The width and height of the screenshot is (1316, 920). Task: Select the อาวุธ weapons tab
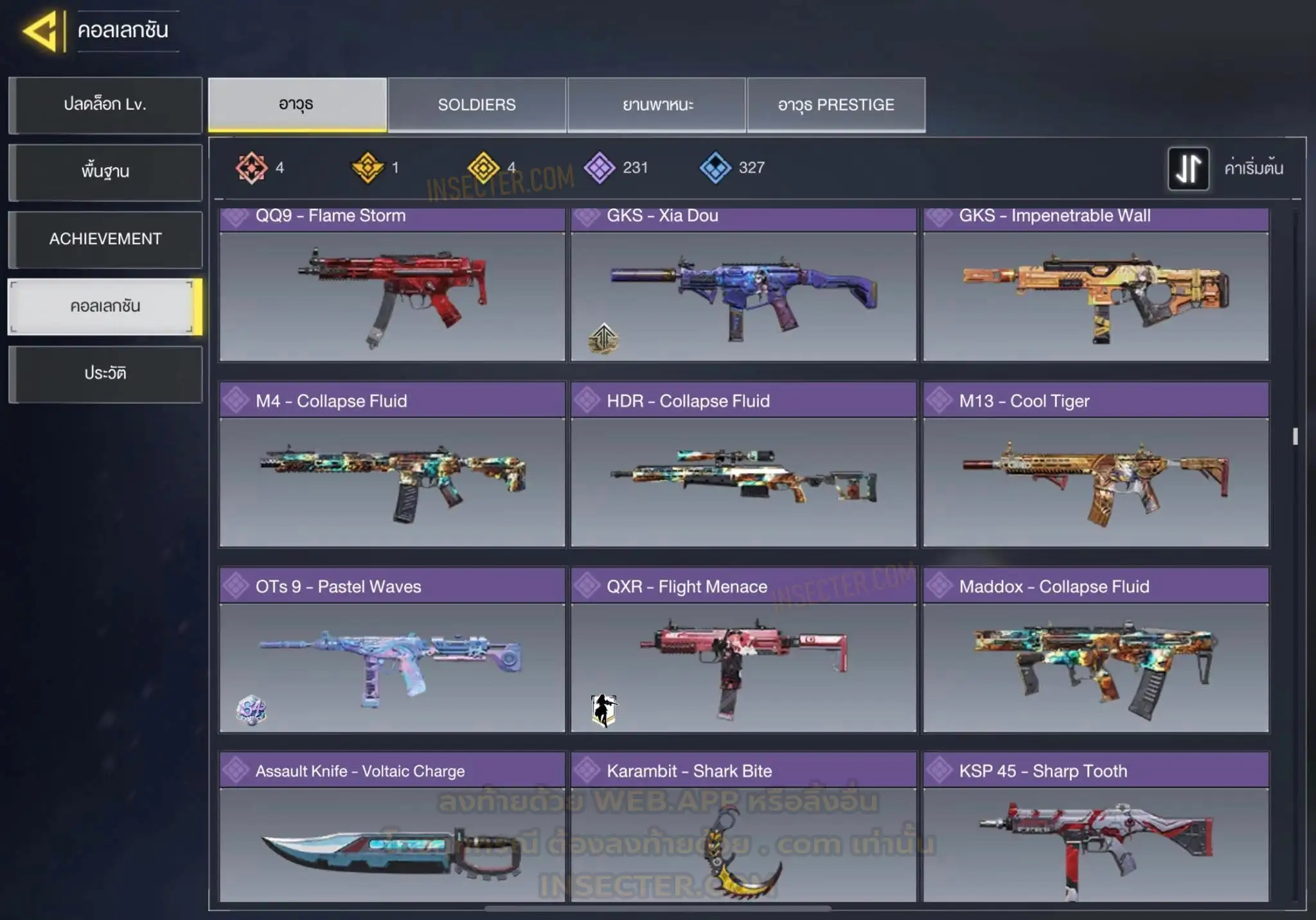[297, 105]
